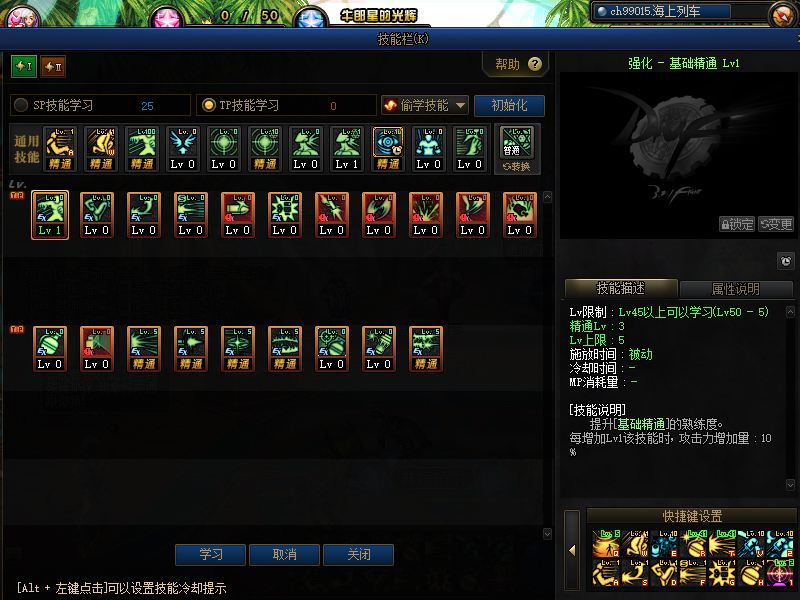Click the 变更 change button

click(x=776, y=224)
